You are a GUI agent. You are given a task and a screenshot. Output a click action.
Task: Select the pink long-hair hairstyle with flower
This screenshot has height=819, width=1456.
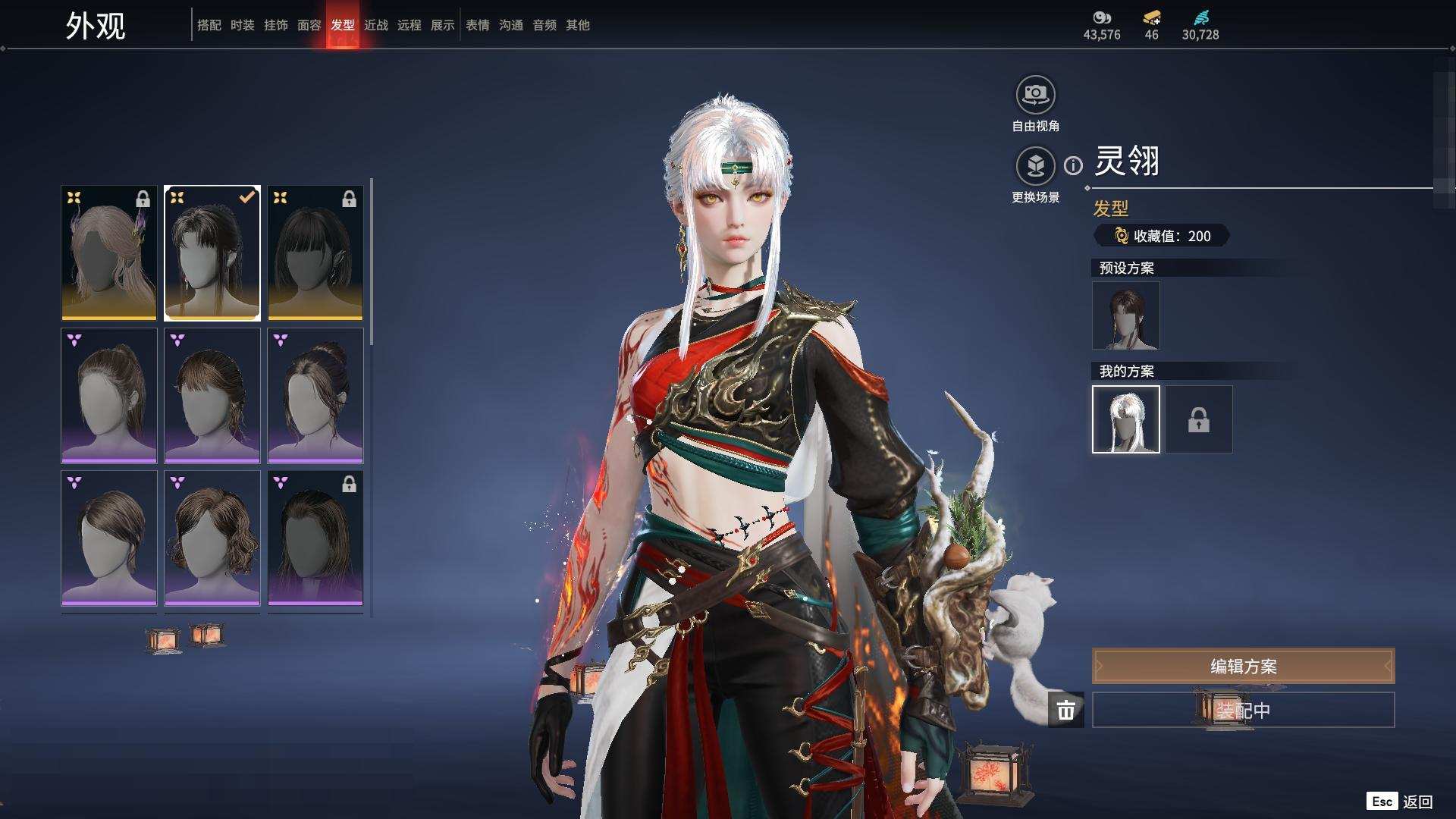click(109, 253)
